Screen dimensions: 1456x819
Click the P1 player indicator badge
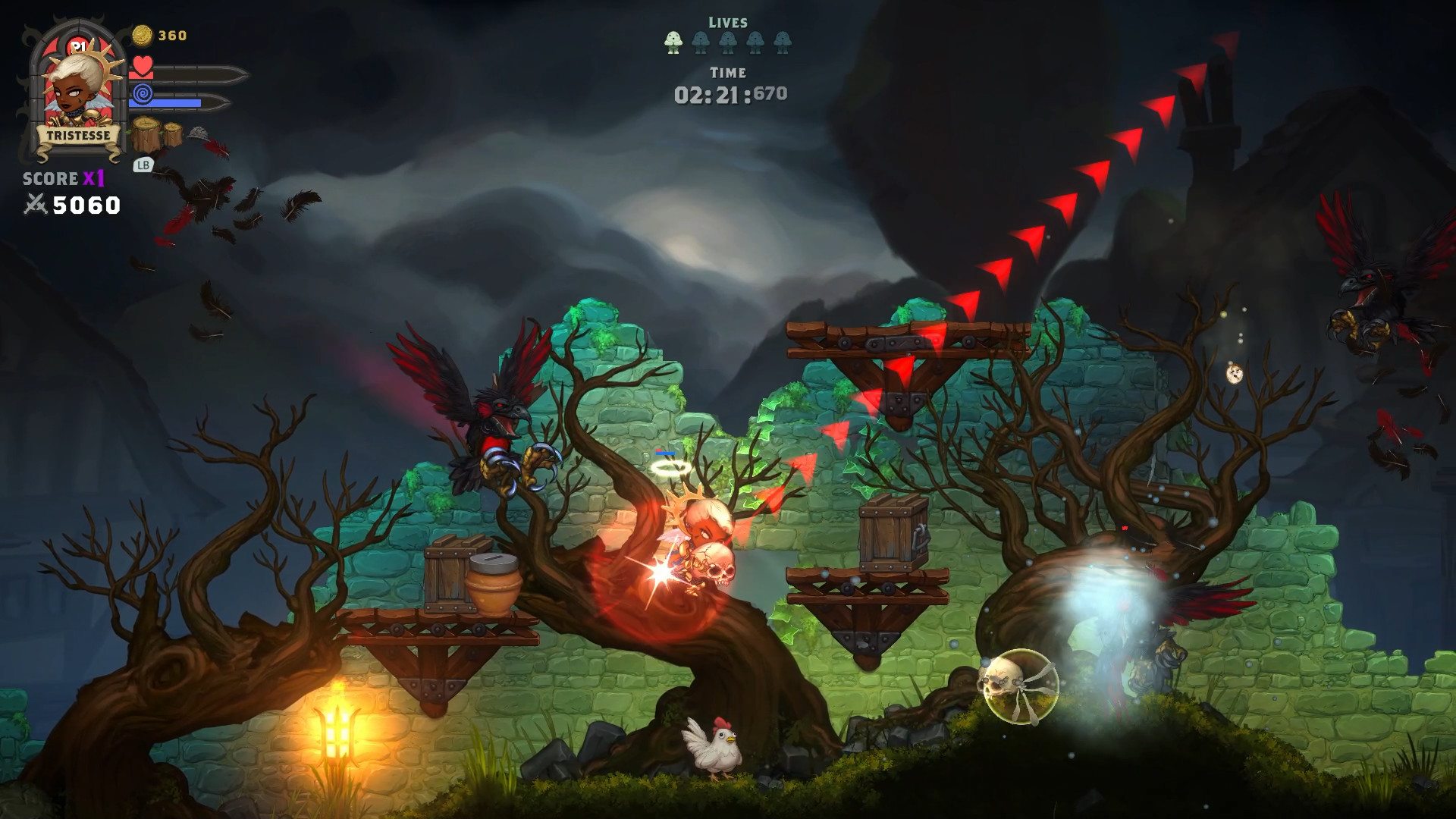[78, 45]
